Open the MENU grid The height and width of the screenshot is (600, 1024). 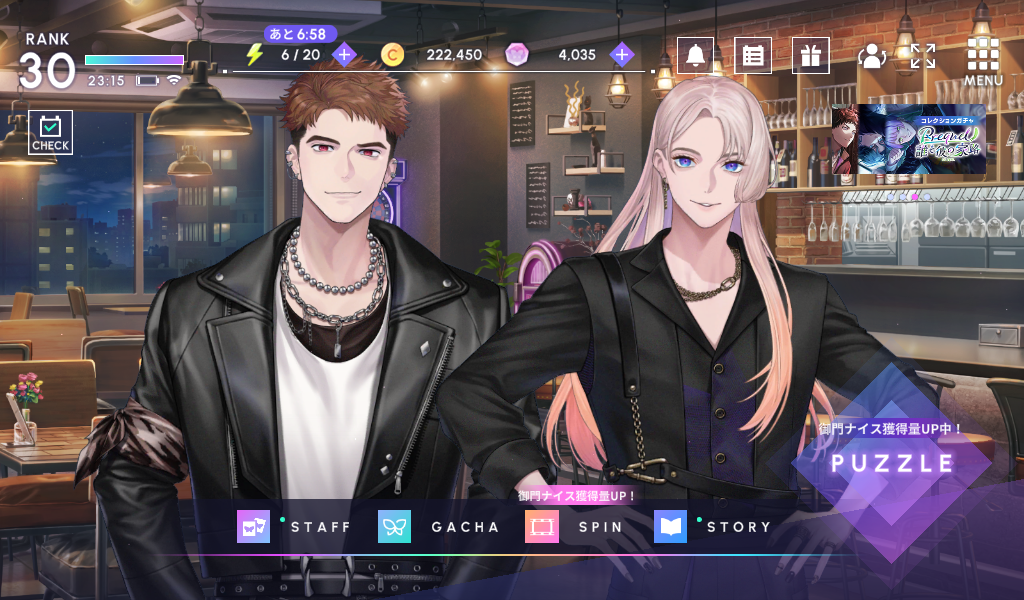pyautogui.click(x=983, y=60)
